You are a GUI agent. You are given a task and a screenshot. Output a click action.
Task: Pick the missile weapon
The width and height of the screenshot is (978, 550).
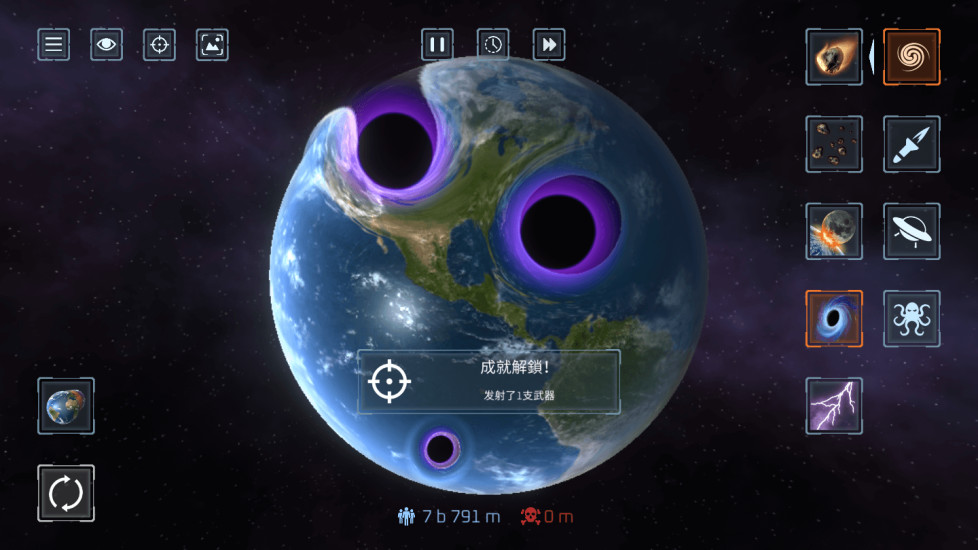point(911,144)
